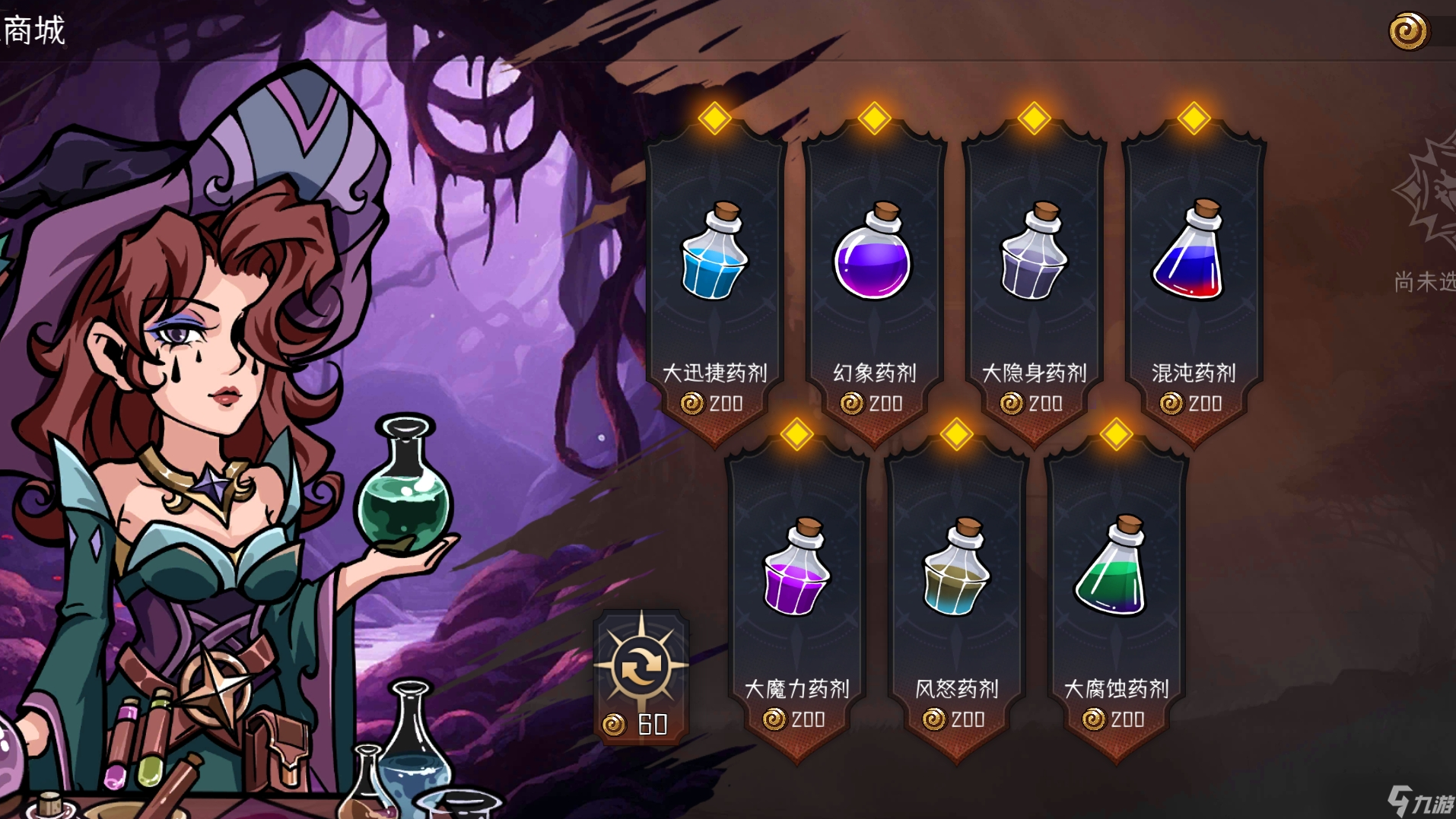Purchase 风怒药剂 for 200 coins
Image resolution: width=1456 pixels, height=819 pixels.
pyautogui.click(x=957, y=719)
